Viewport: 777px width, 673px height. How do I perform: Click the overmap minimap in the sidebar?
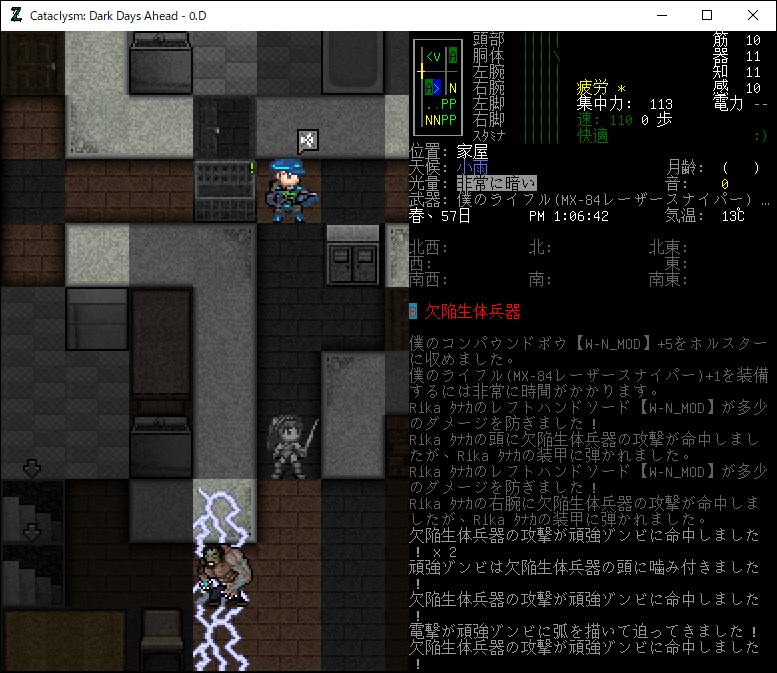click(x=438, y=88)
